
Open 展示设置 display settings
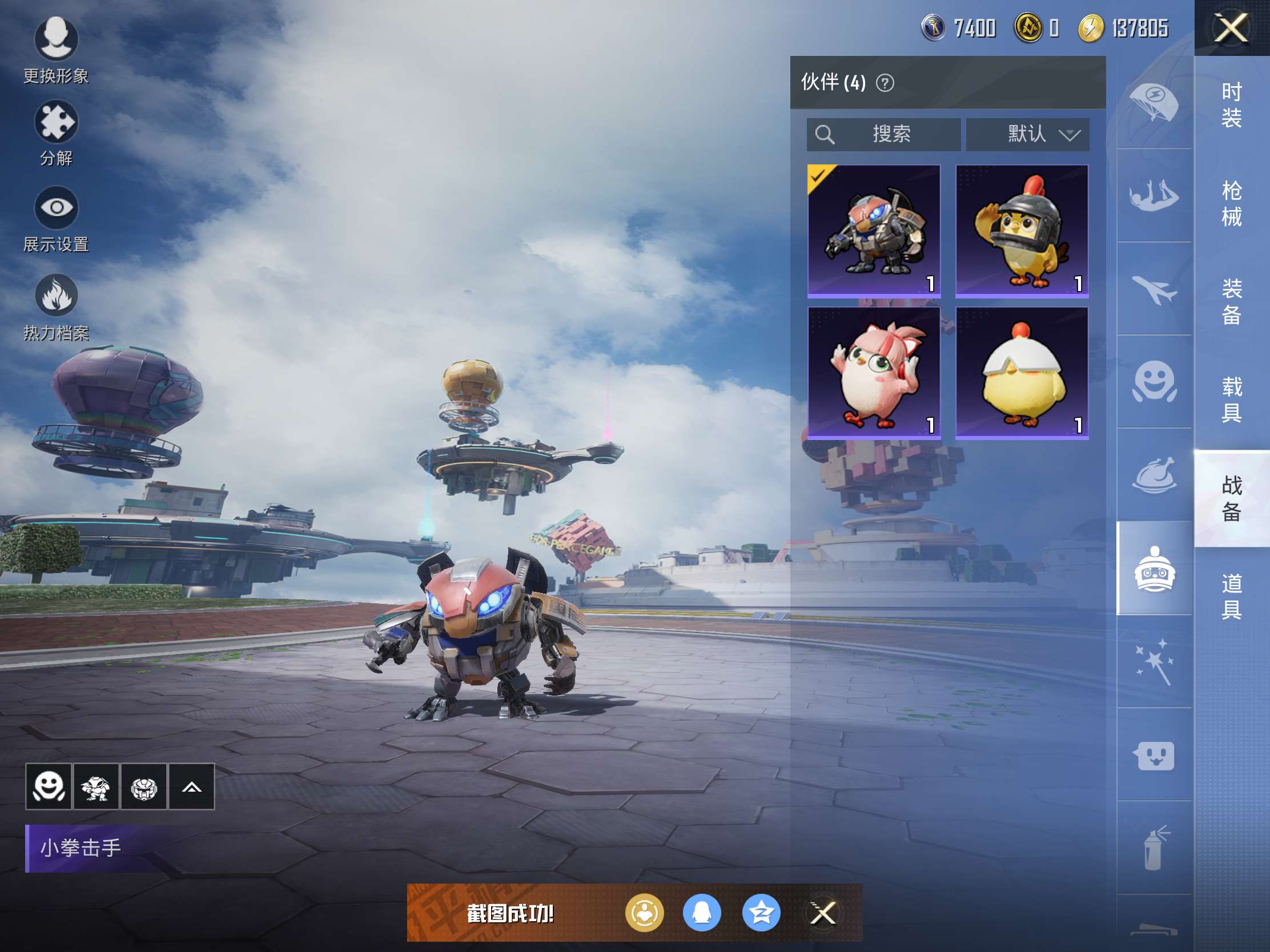56,218
